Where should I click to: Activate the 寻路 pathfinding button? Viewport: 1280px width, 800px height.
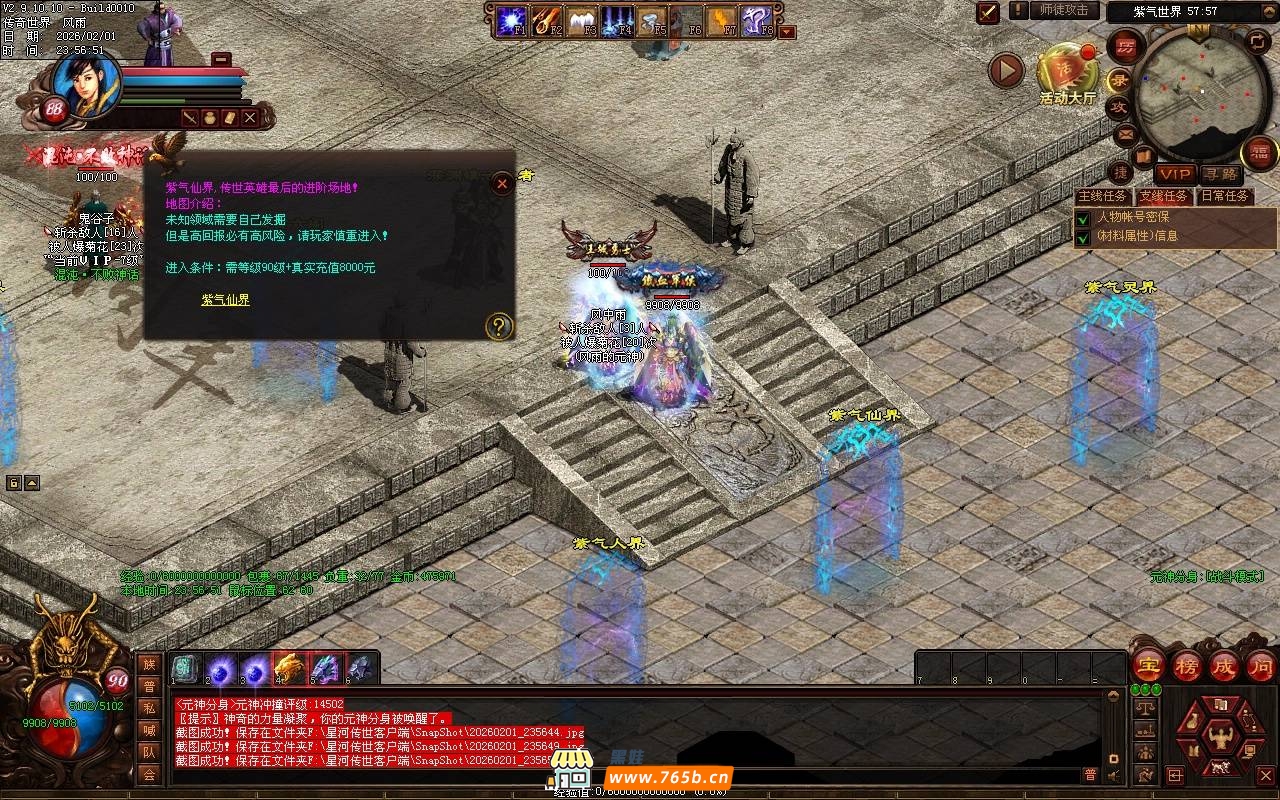pyautogui.click(x=1220, y=174)
